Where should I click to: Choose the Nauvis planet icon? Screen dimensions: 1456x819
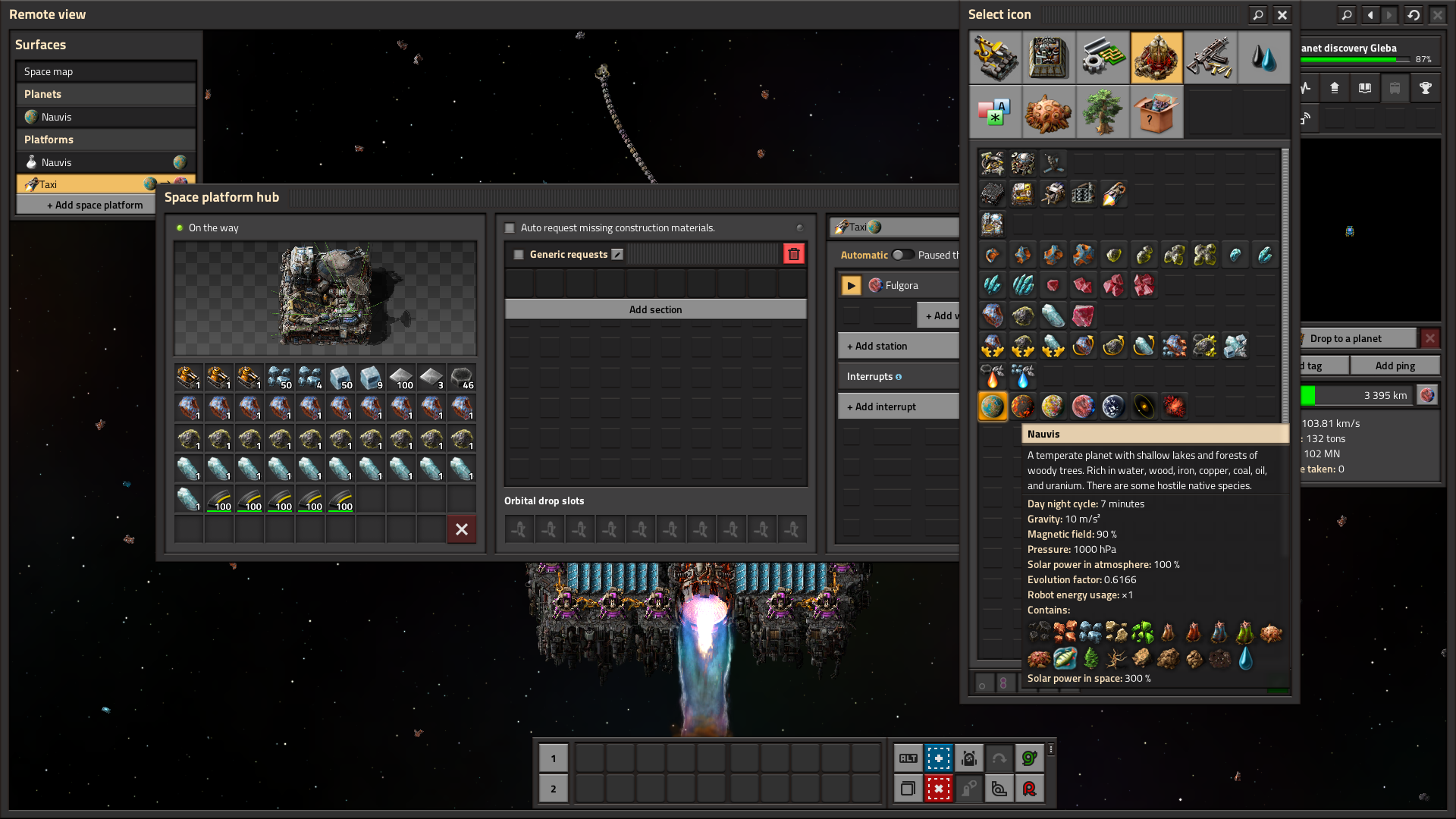pyautogui.click(x=993, y=406)
